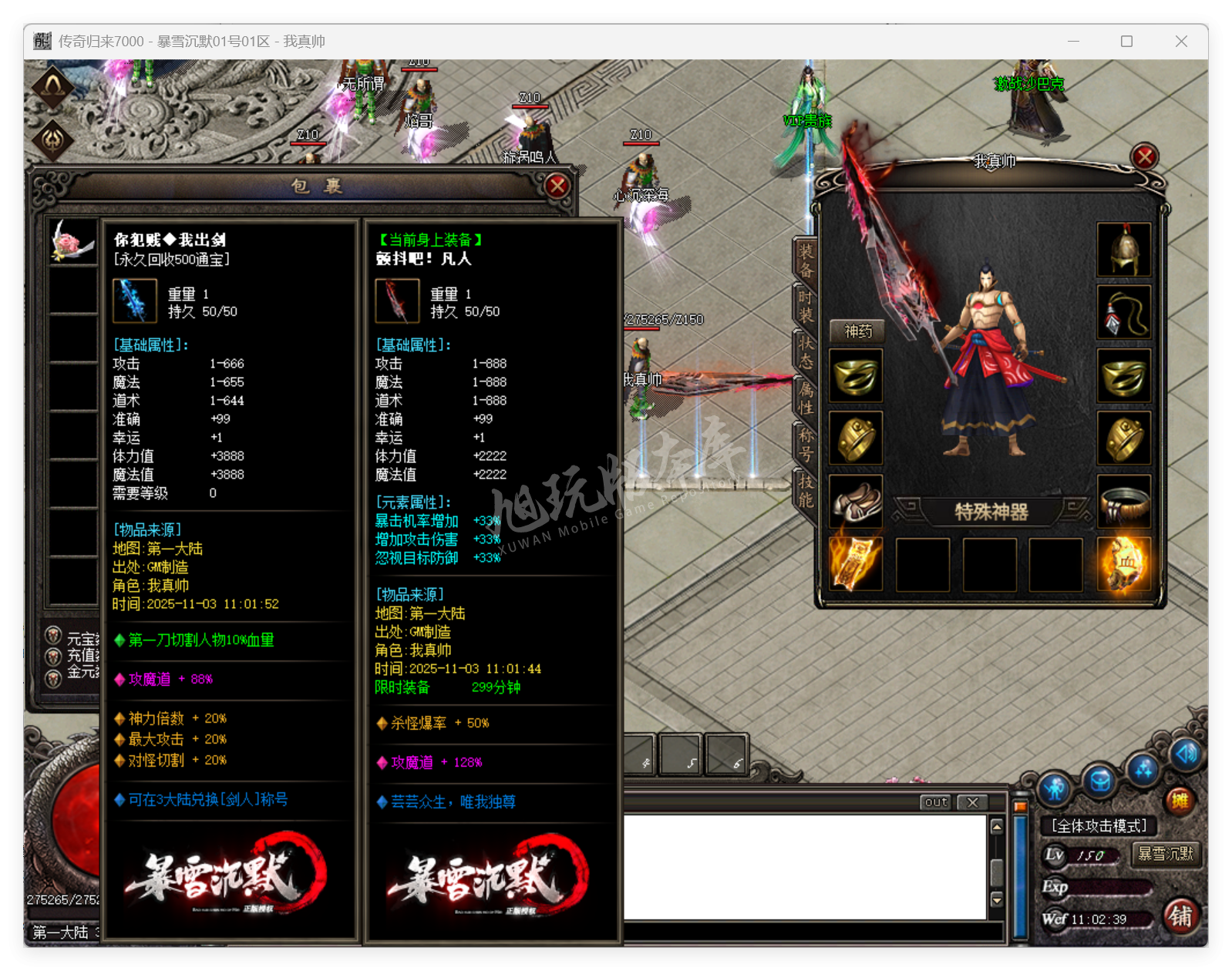Pop out the chat with the out button
1232x971 pixels.
(935, 802)
